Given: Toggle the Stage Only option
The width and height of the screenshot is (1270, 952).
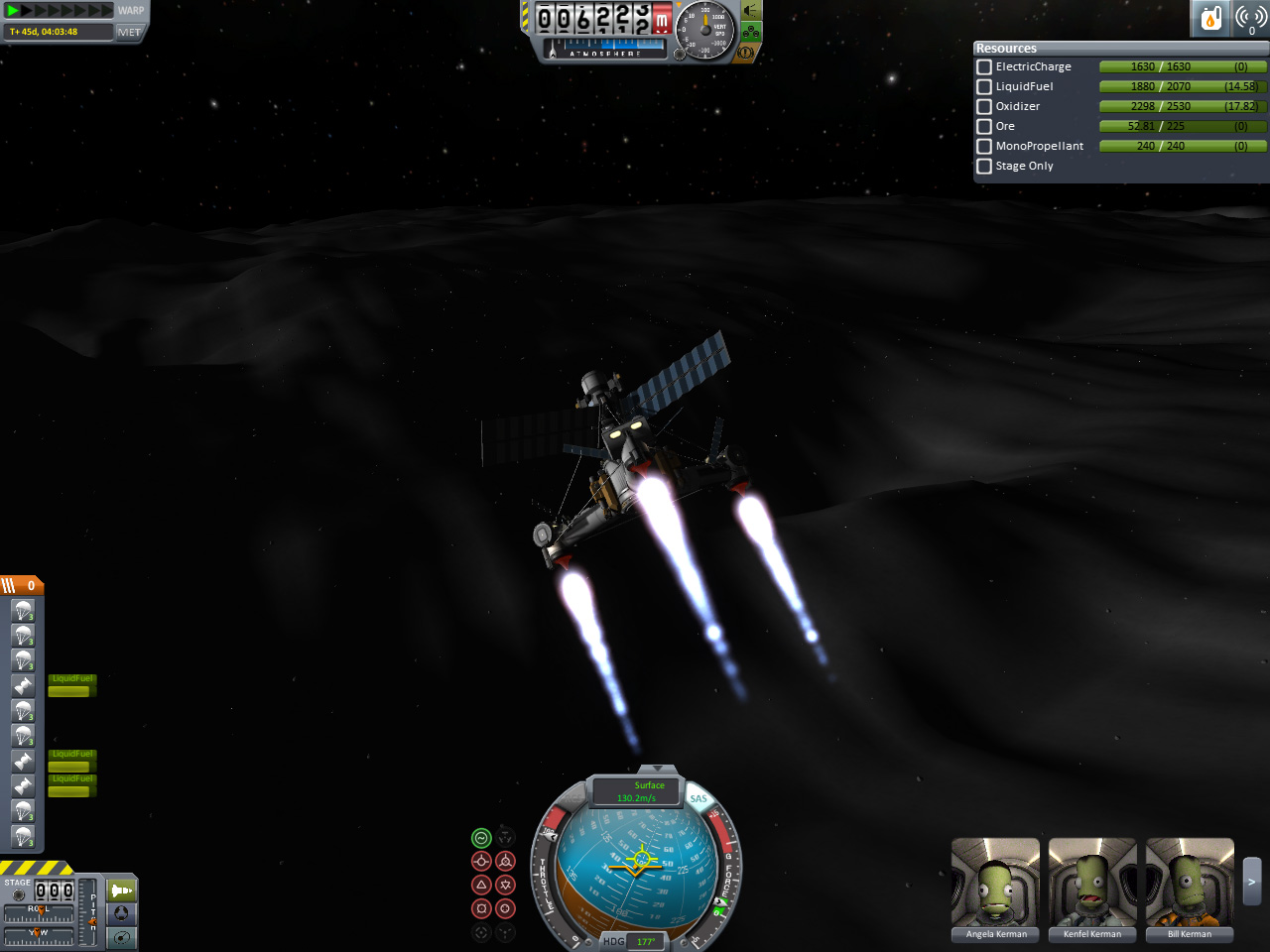Looking at the screenshot, I should [984, 167].
